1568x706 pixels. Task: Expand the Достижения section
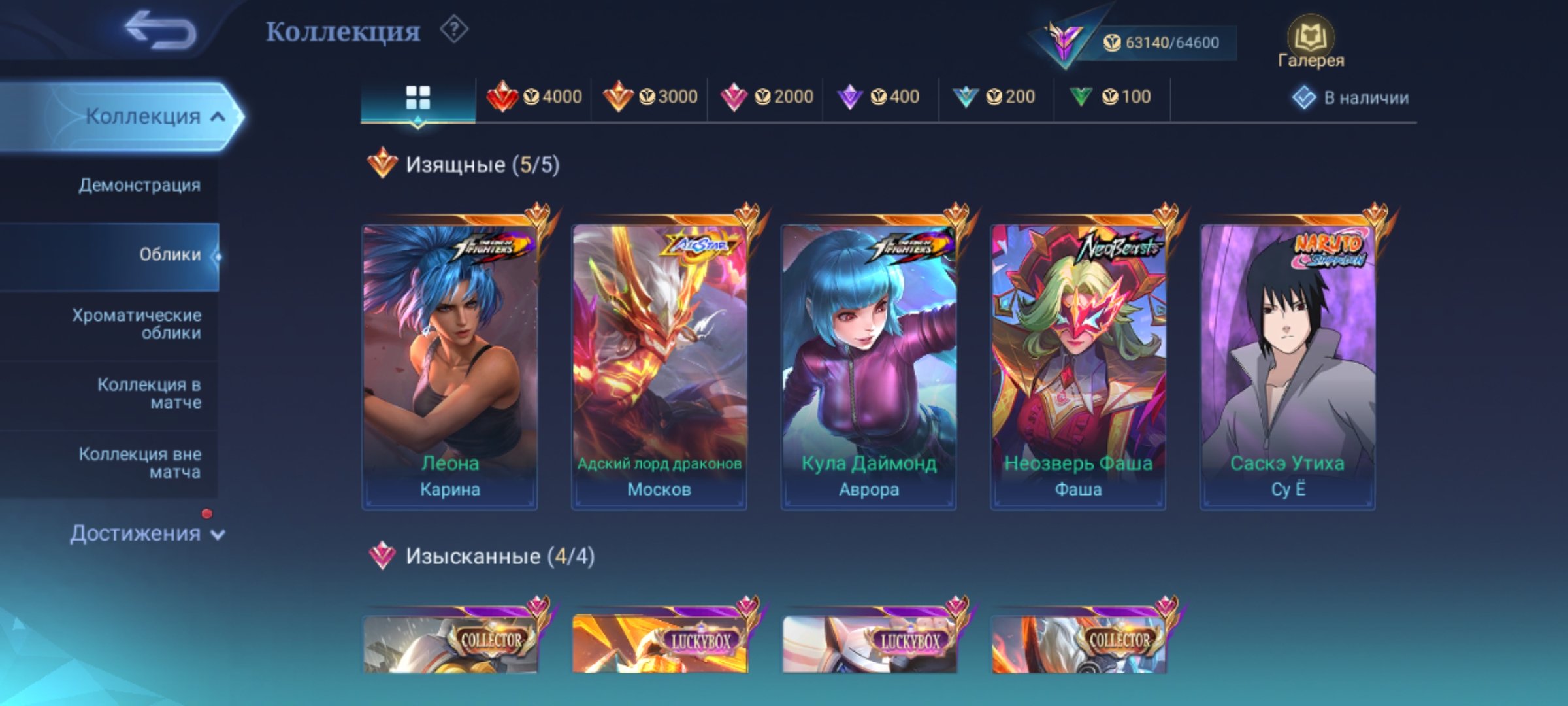(137, 533)
